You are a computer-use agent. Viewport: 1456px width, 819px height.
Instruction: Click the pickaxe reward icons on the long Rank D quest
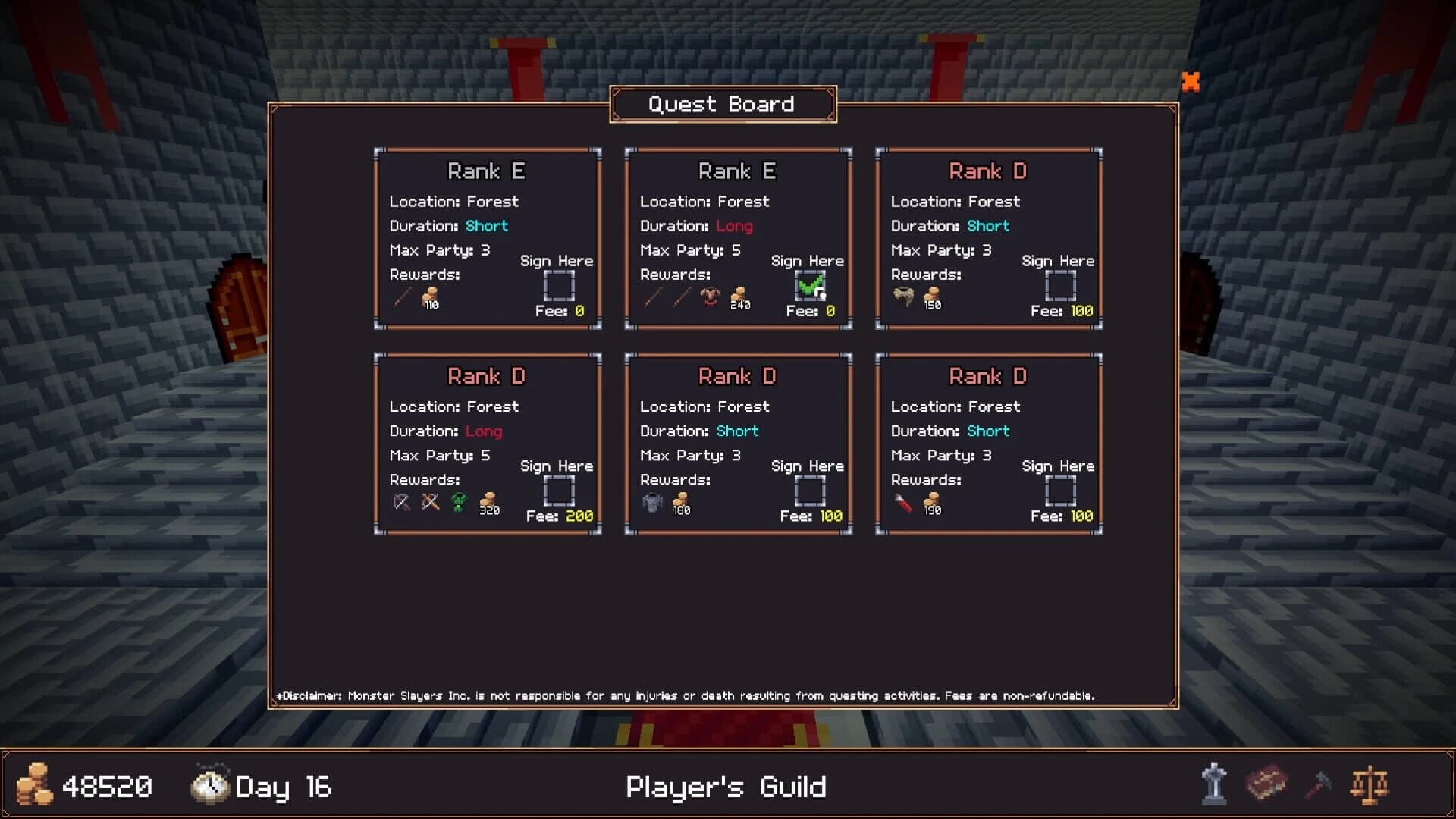point(416,500)
